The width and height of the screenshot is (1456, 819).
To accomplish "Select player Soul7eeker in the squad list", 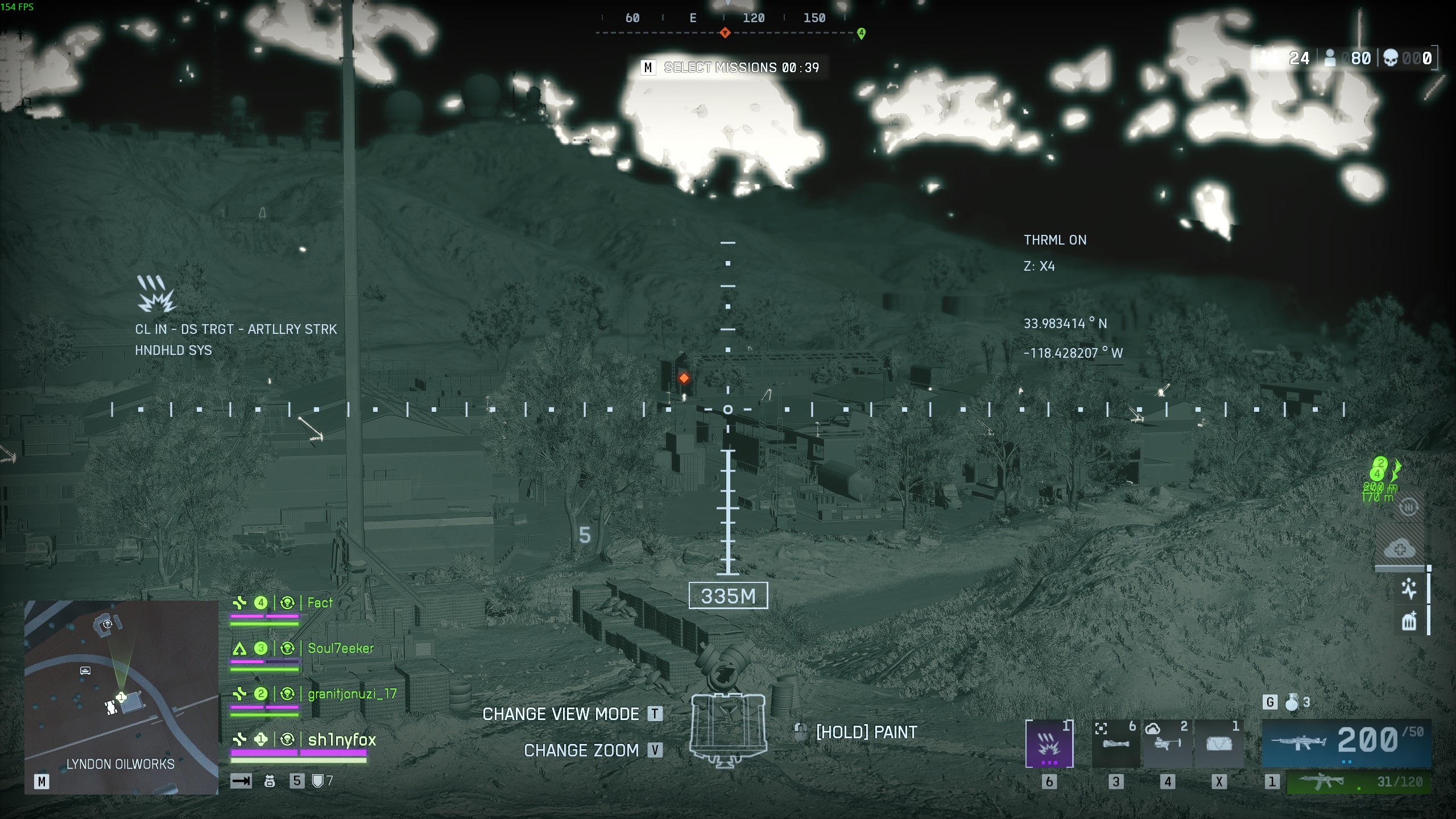I will coord(340,647).
